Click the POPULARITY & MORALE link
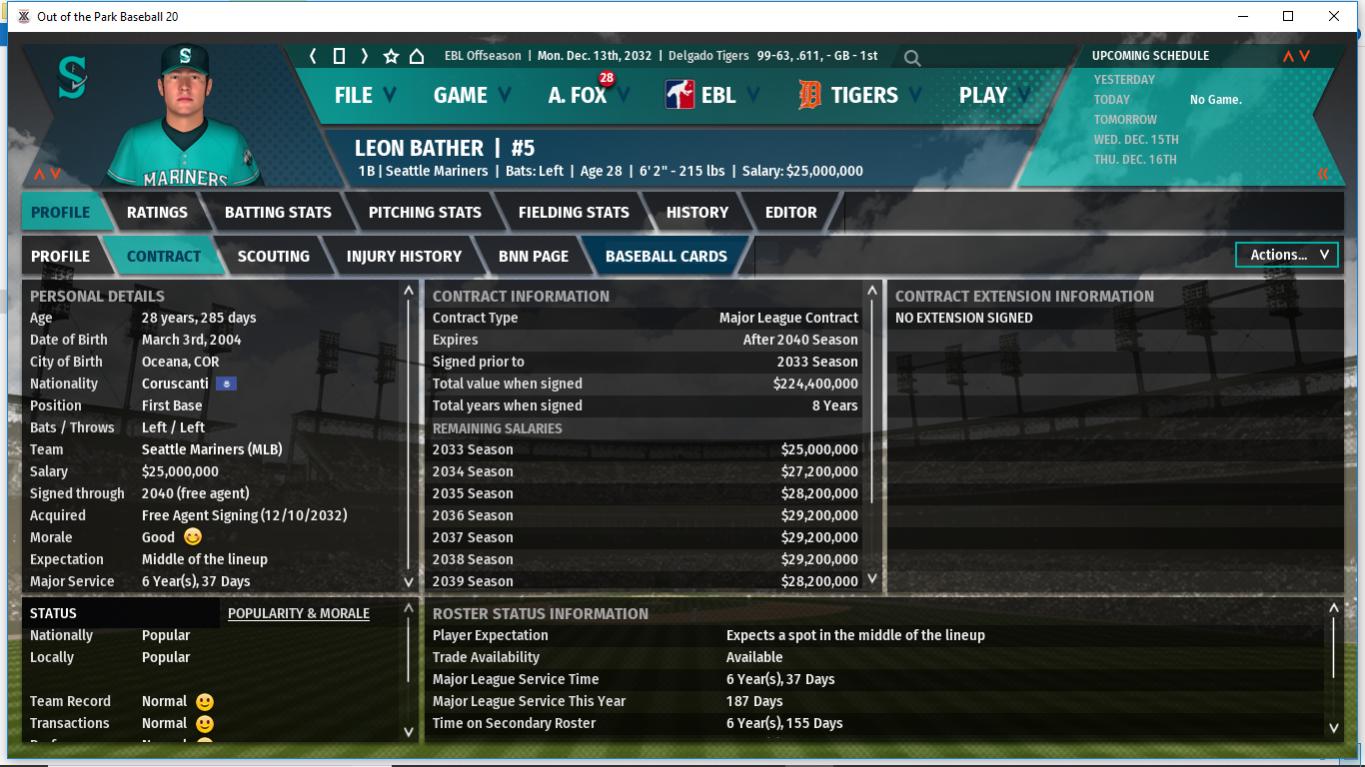The width and height of the screenshot is (1365, 767). point(299,613)
